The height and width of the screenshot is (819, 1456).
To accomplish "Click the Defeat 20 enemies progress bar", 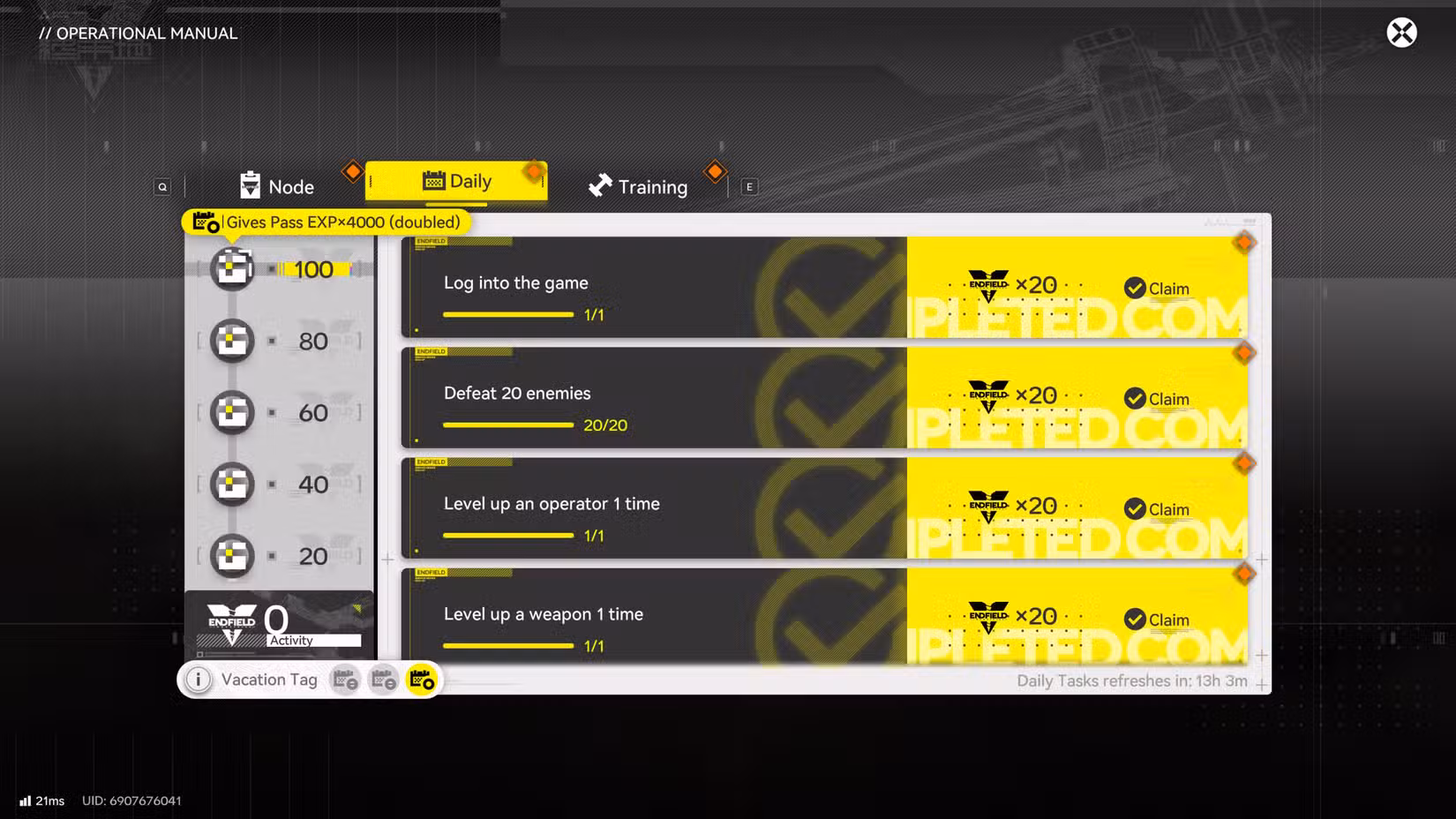I will (x=508, y=425).
